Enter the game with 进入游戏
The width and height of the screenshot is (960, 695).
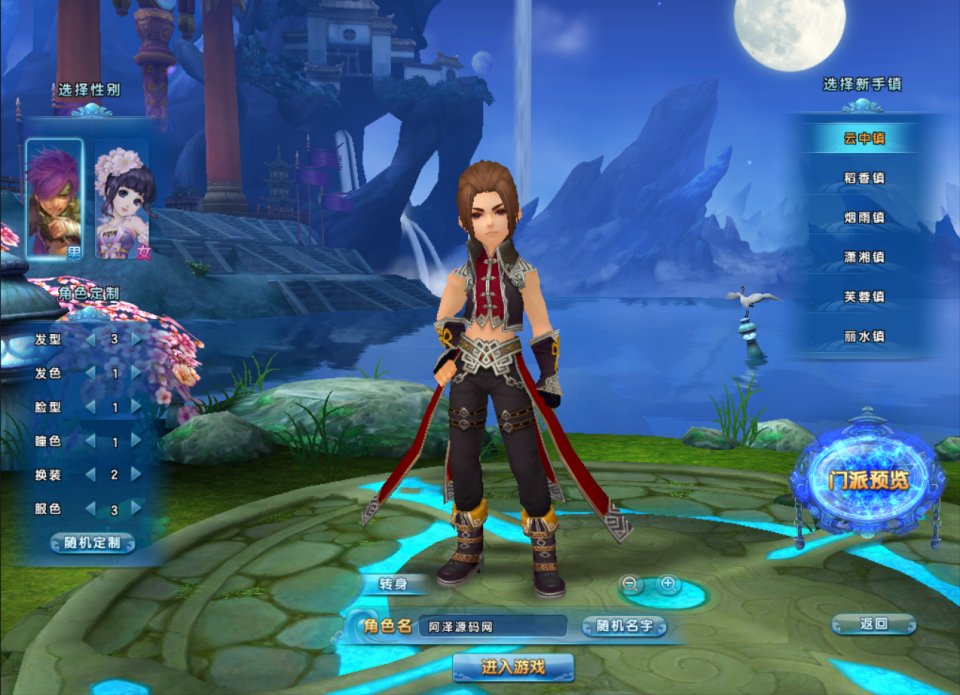513,667
